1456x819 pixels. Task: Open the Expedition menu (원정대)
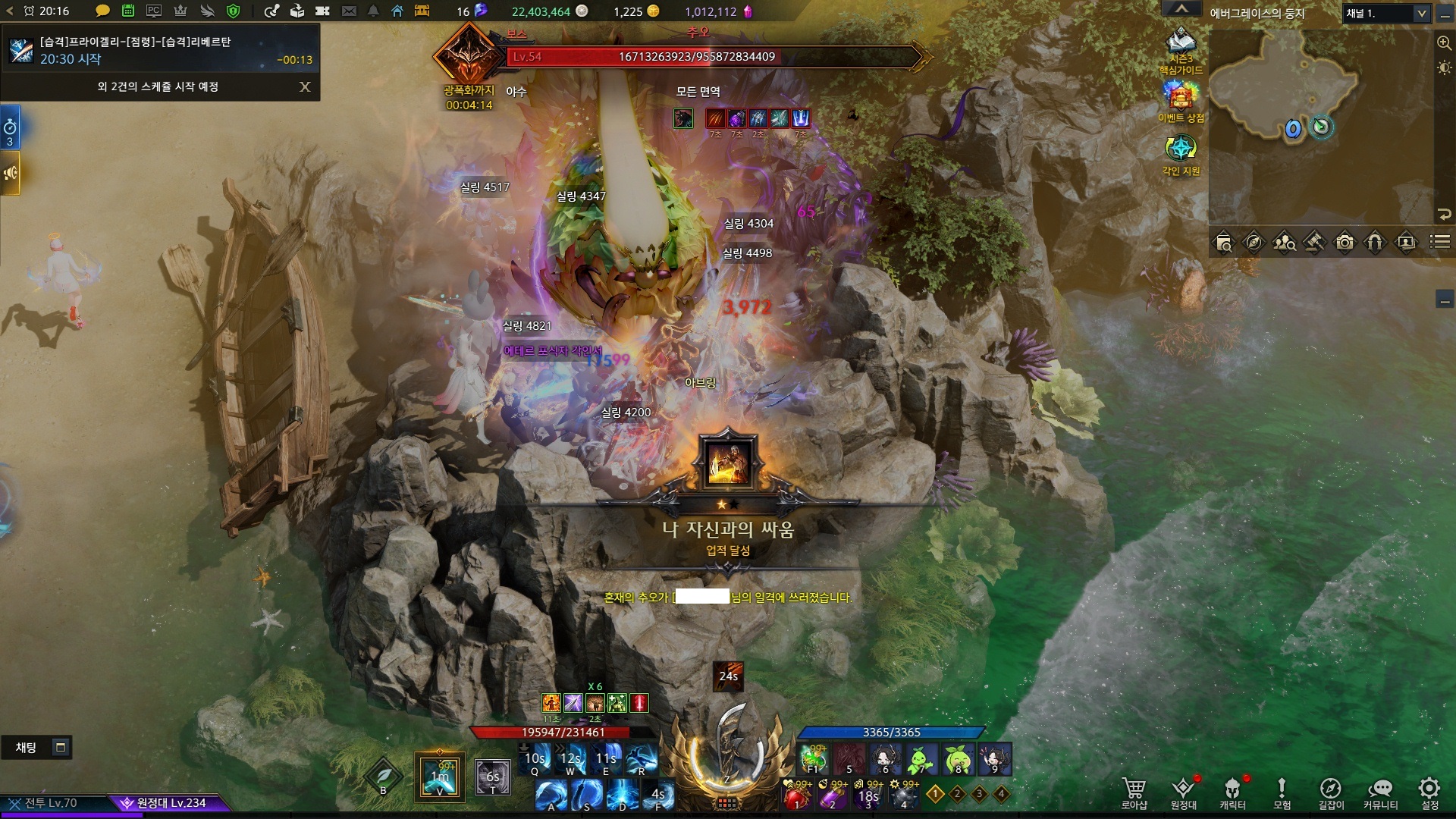tap(1183, 792)
